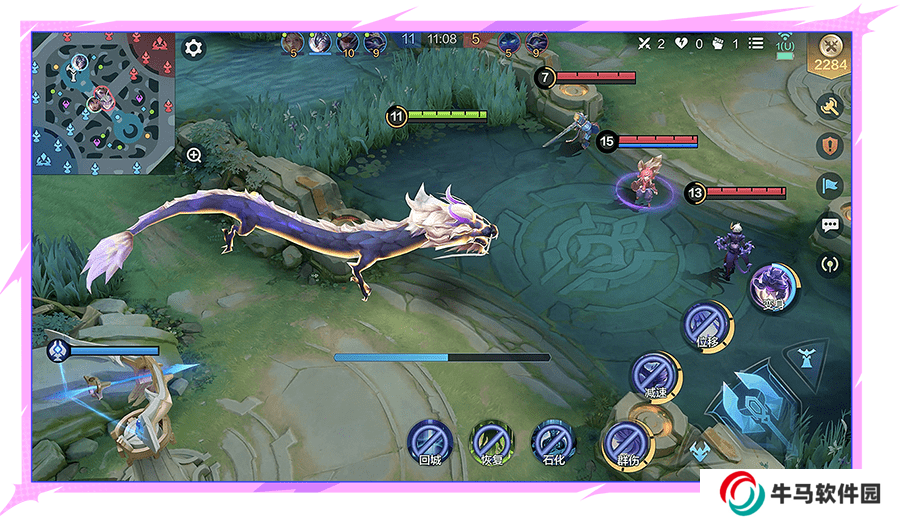Tap the magnifier zoom button below the settings gear
Image resolution: width=900 pixels, height=519 pixels.
point(194,155)
